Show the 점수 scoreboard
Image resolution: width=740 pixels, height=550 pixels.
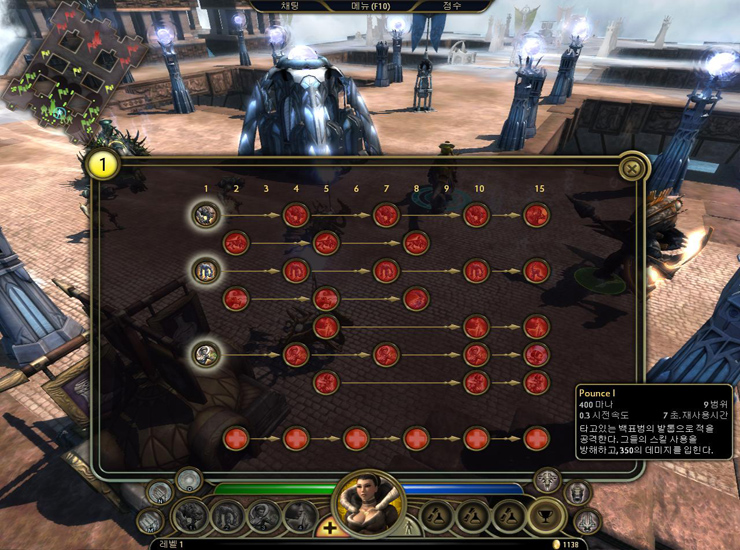pyautogui.click(x=452, y=6)
